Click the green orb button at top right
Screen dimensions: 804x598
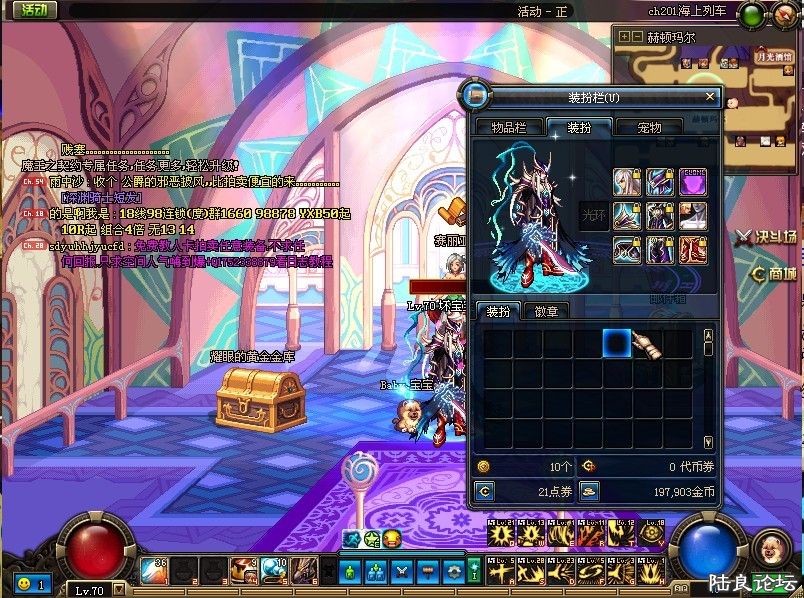752,13
